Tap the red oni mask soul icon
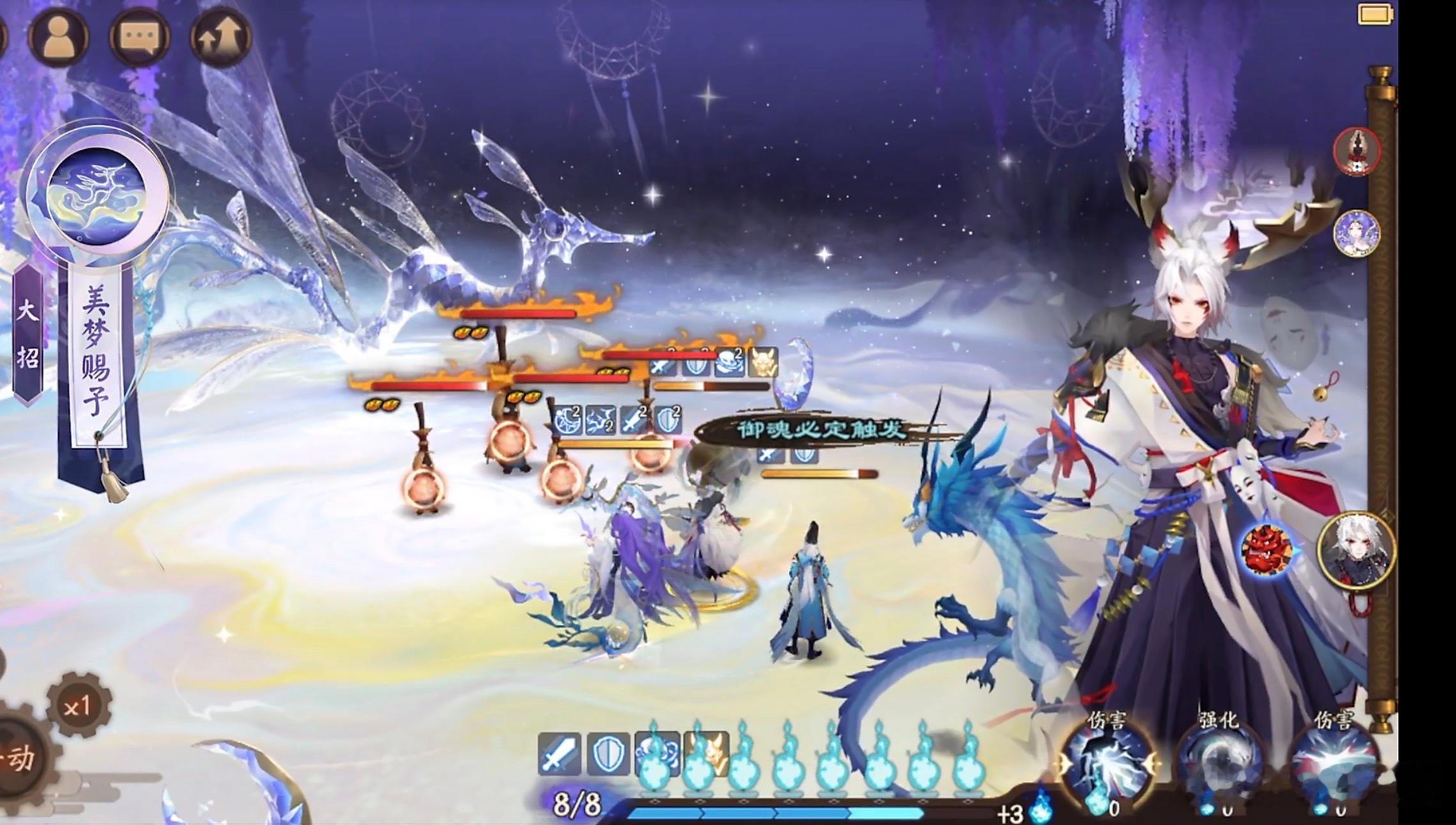Viewport: 1456px width, 825px height. pos(1266,550)
